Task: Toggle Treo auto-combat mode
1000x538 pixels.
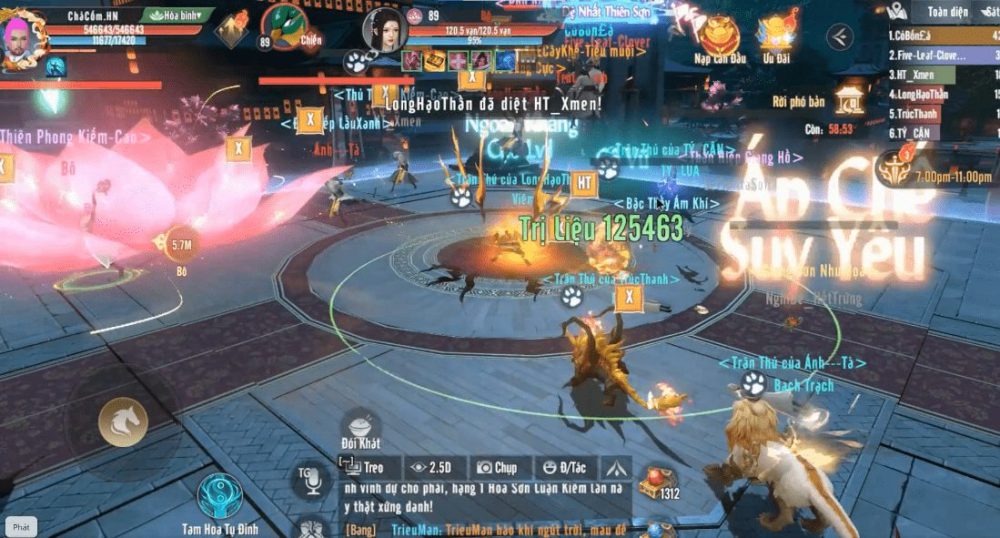Action: (x=366, y=467)
